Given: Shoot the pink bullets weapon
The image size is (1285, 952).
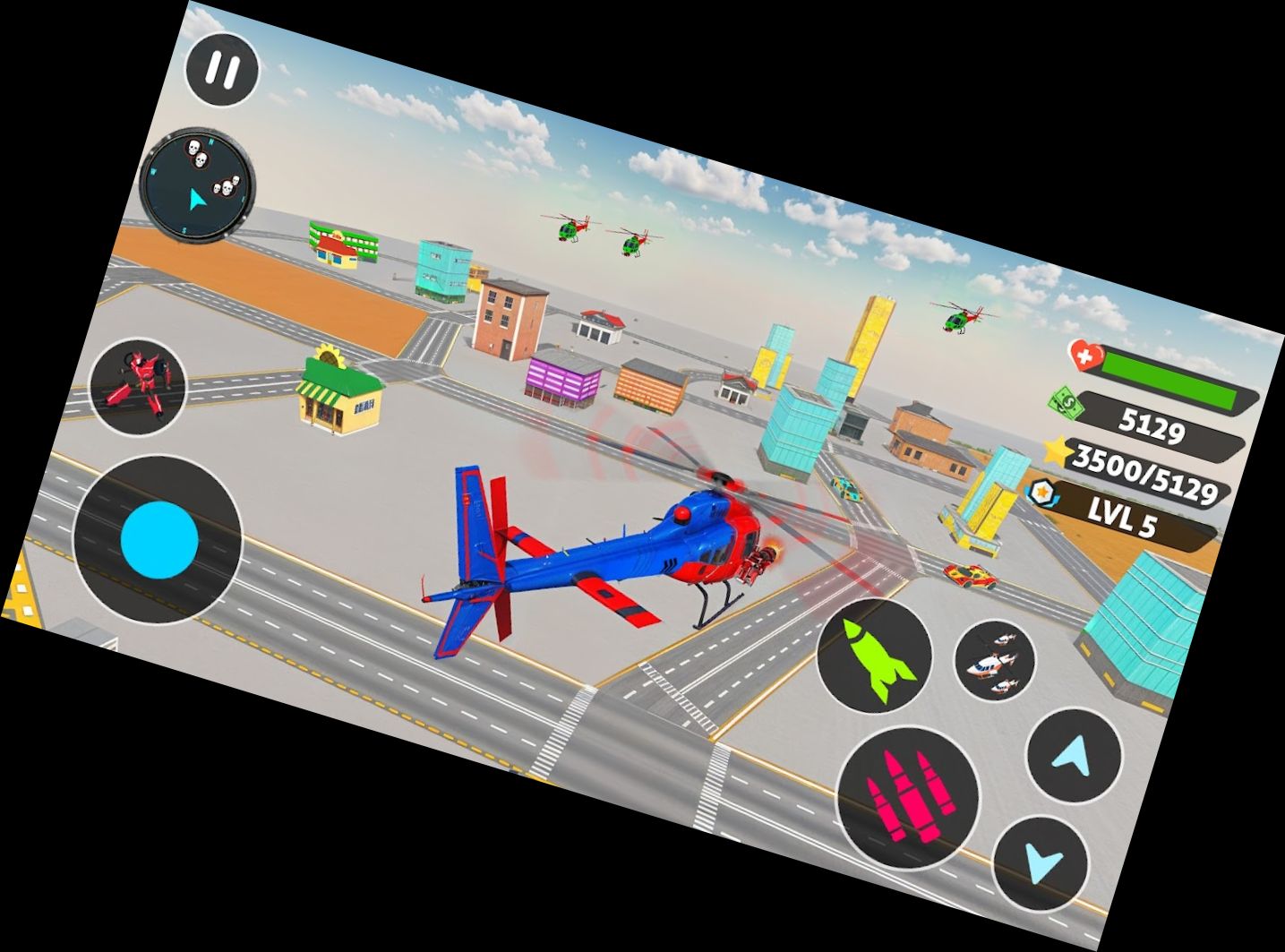Looking at the screenshot, I should click(x=908, y=796).
